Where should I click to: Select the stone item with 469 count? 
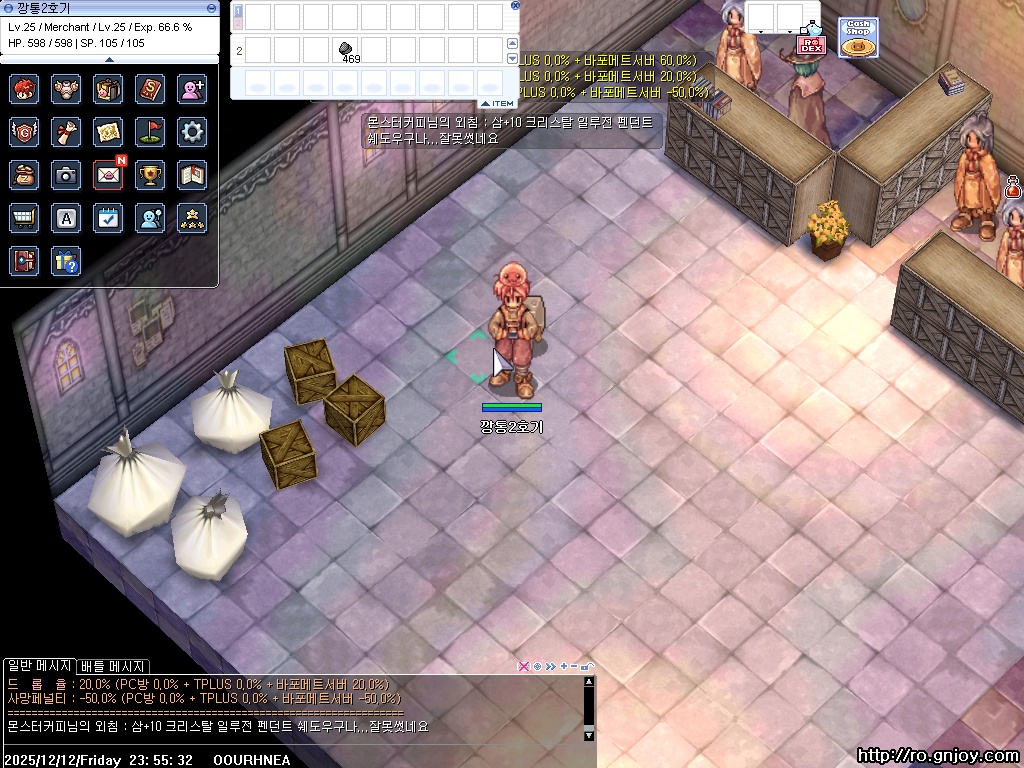[345, 49]
